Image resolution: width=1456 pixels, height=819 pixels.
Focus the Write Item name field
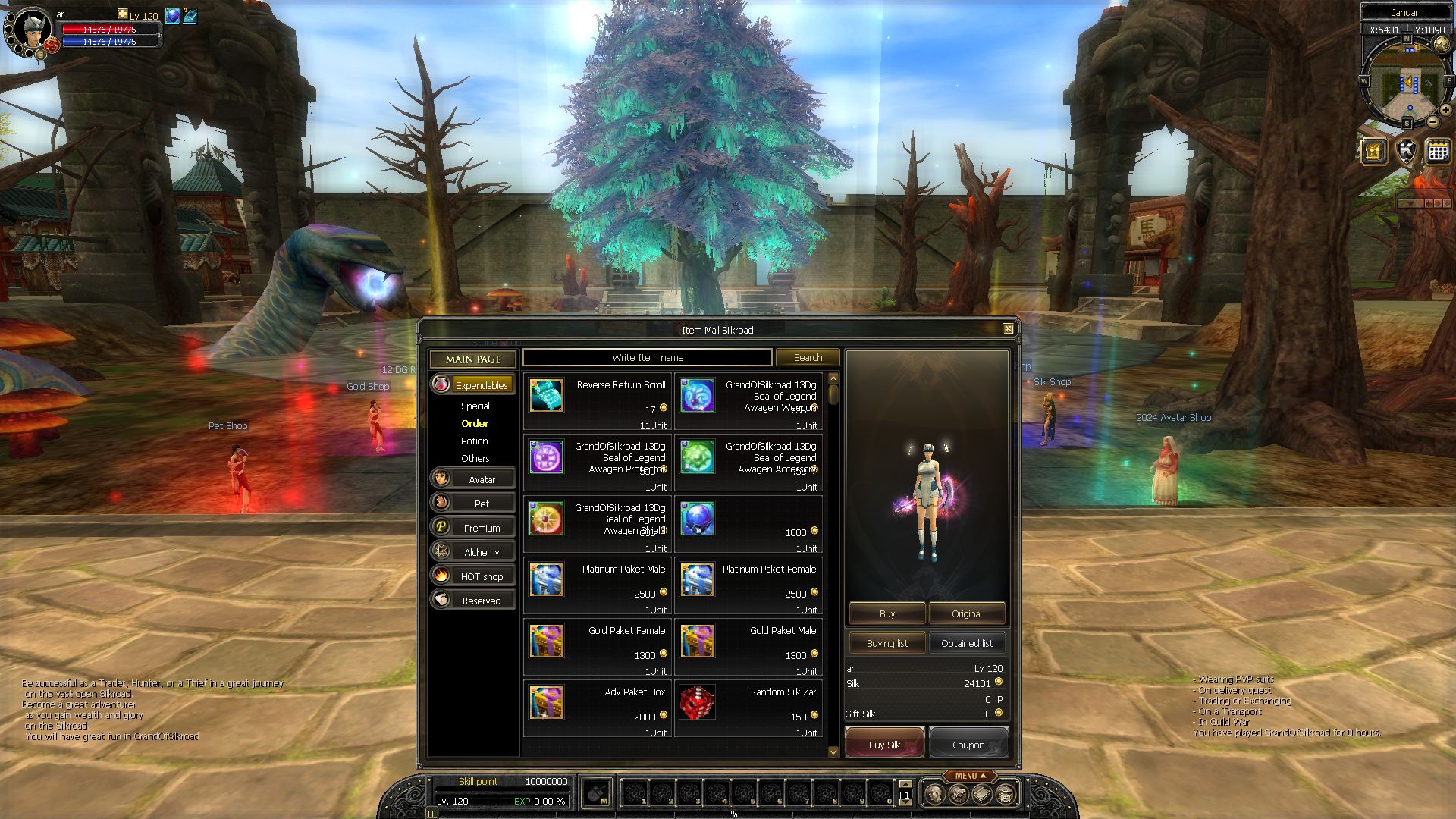click(x=648, y=357)
